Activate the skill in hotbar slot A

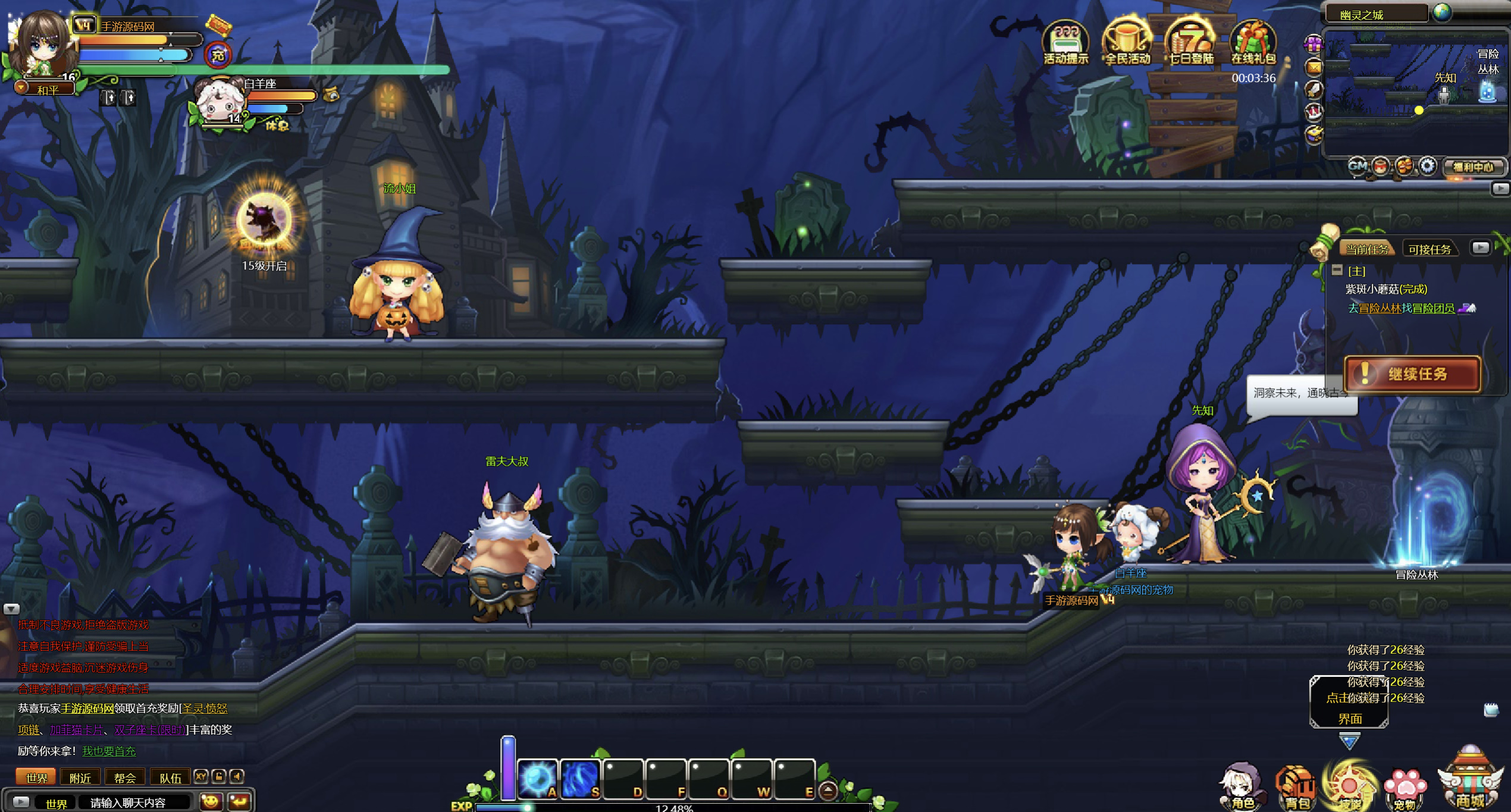pyautogui.click(x=537, y=778)
